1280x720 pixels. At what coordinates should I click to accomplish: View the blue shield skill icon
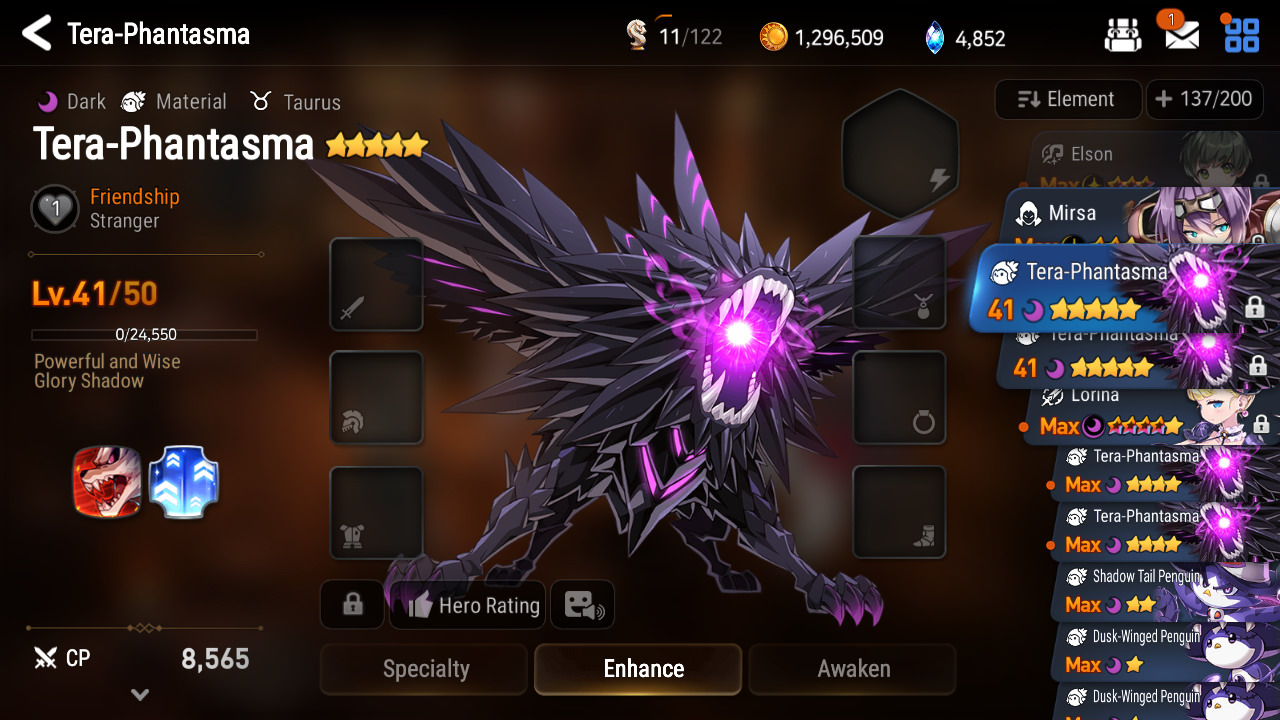(x=184, y=482)
